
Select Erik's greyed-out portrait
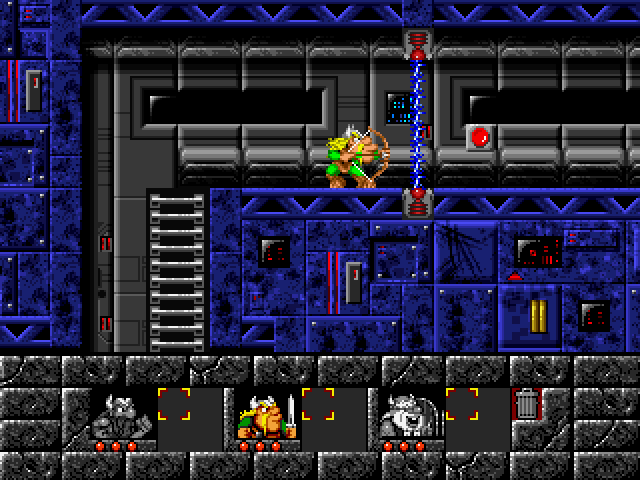(119, 413)
